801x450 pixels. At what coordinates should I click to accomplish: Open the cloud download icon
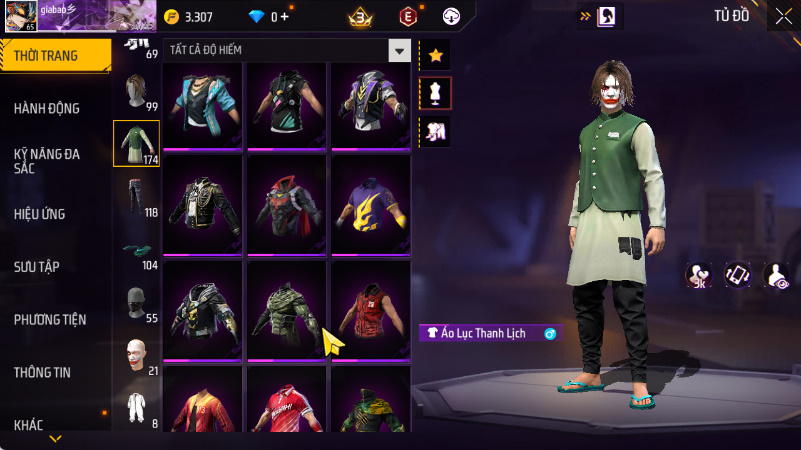(x=452, y=16)
